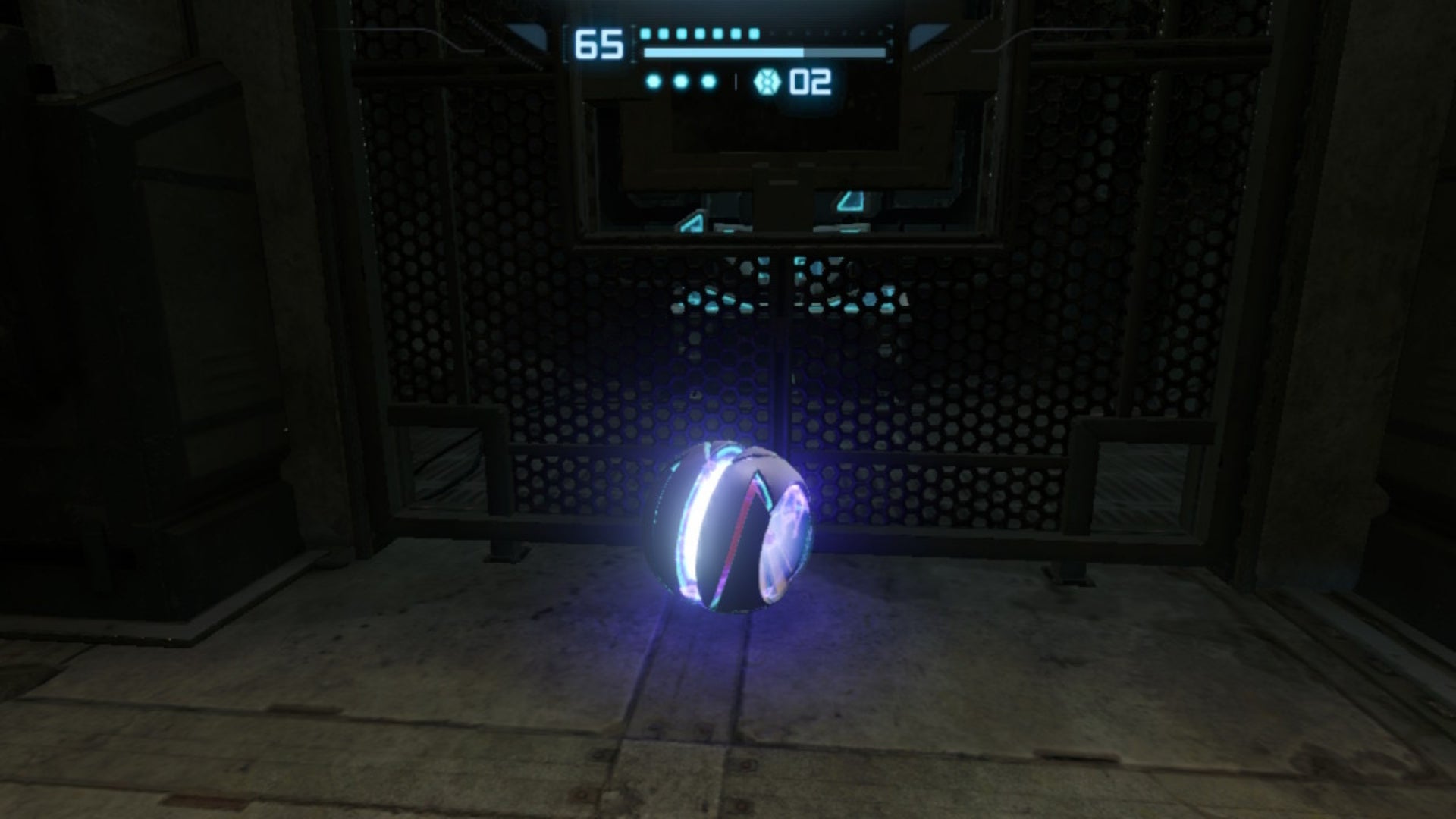Select the middle glowing dot indicator
This screenshot has height=819, width=1456.
(682, 81)
